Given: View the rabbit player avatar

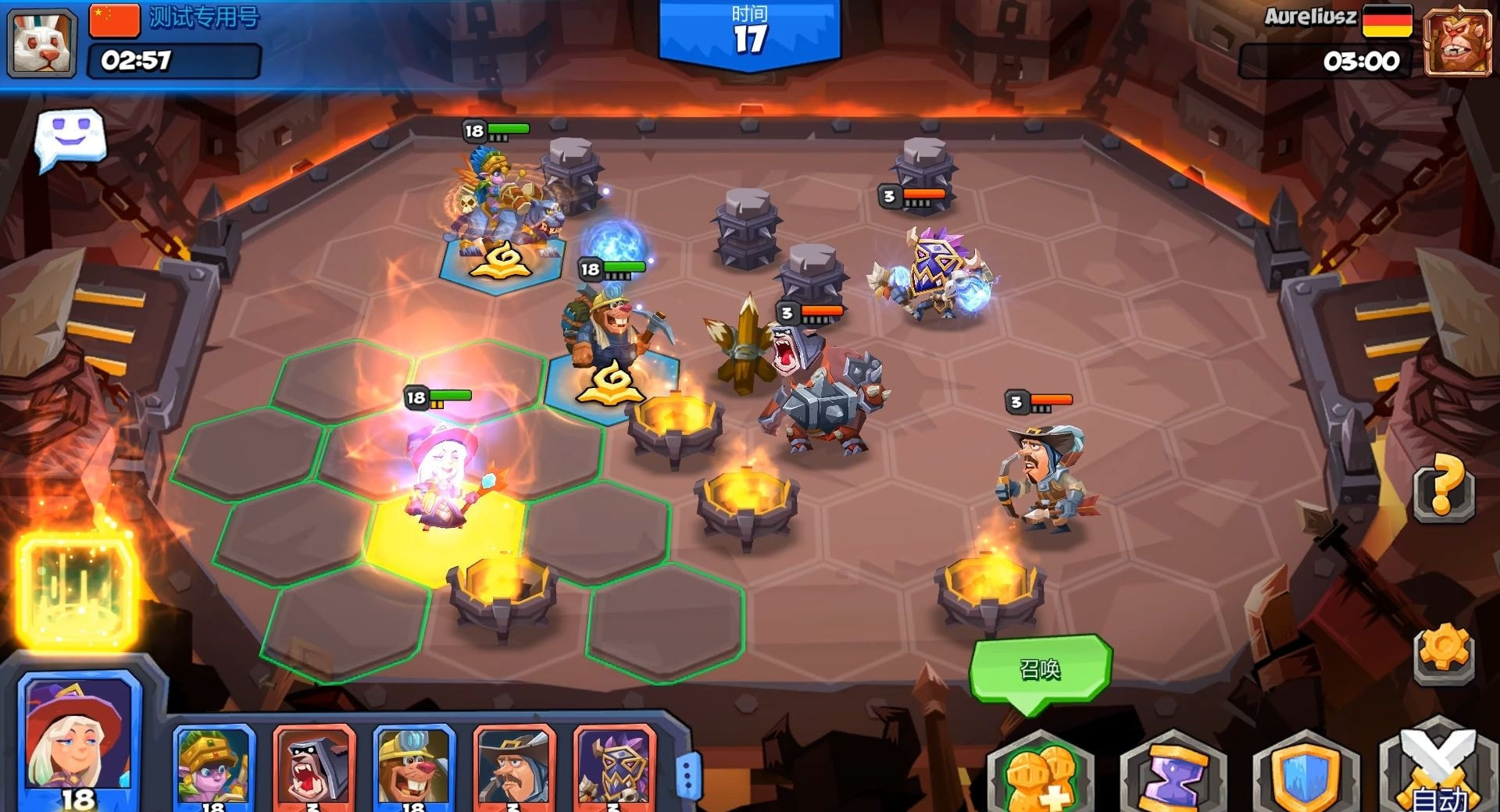Looking at the screenshot, I should tap(42, 43).
